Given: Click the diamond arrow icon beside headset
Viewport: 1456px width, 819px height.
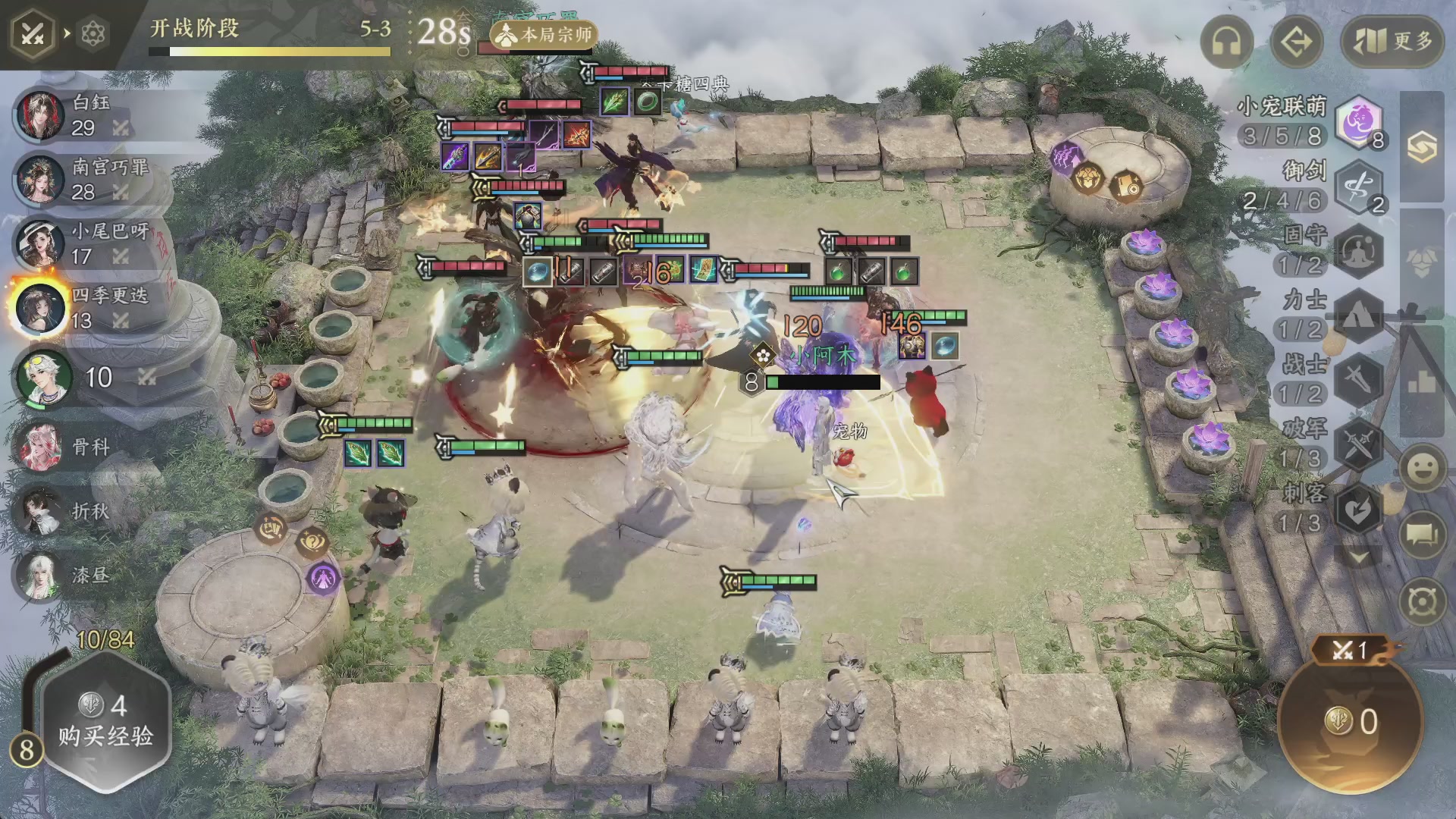Looking at the screenshot, I should pos(1296,42).
